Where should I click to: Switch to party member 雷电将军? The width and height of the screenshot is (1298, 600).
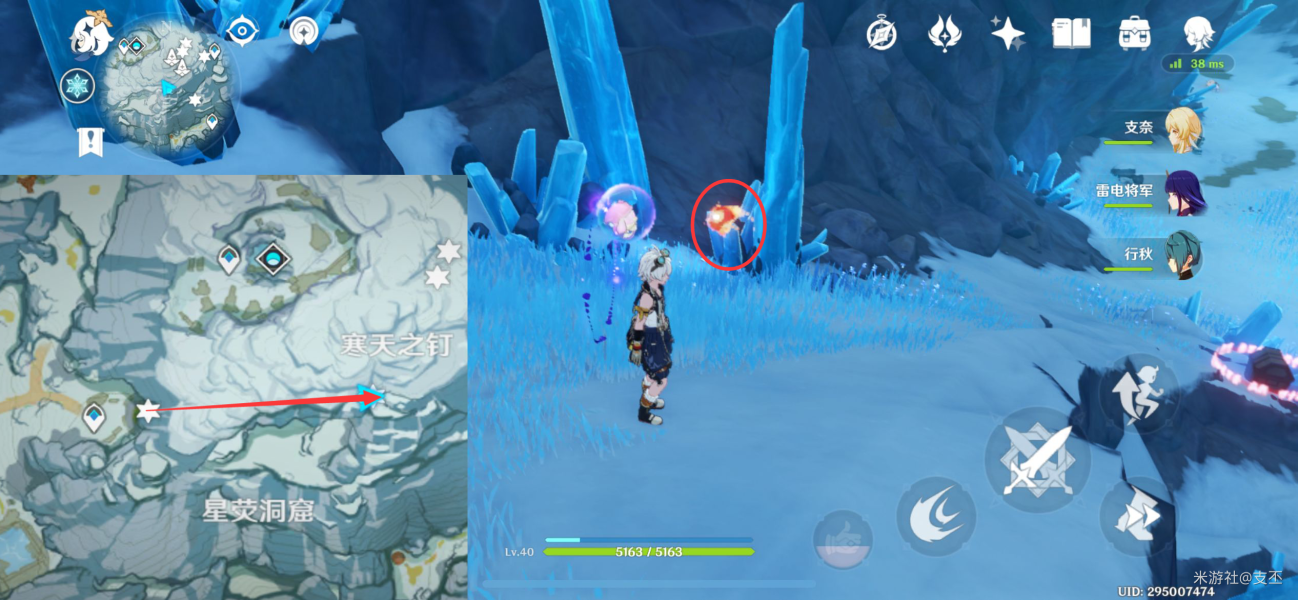coord(1182,192)
